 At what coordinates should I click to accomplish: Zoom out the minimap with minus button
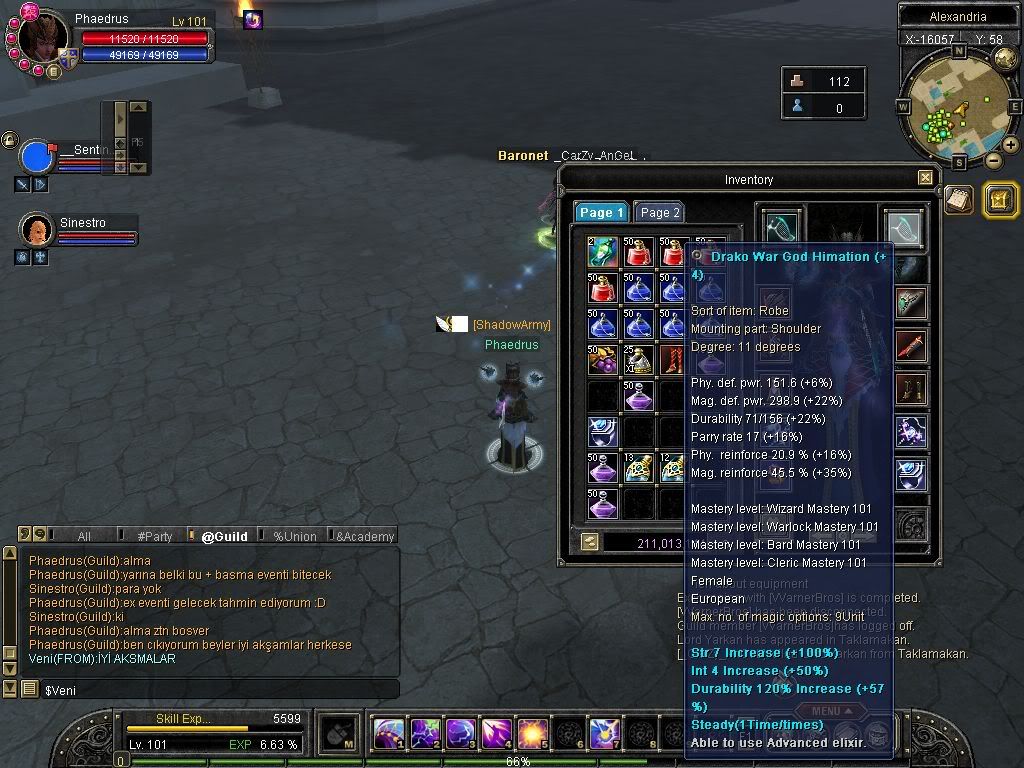[x=993, y=160]
